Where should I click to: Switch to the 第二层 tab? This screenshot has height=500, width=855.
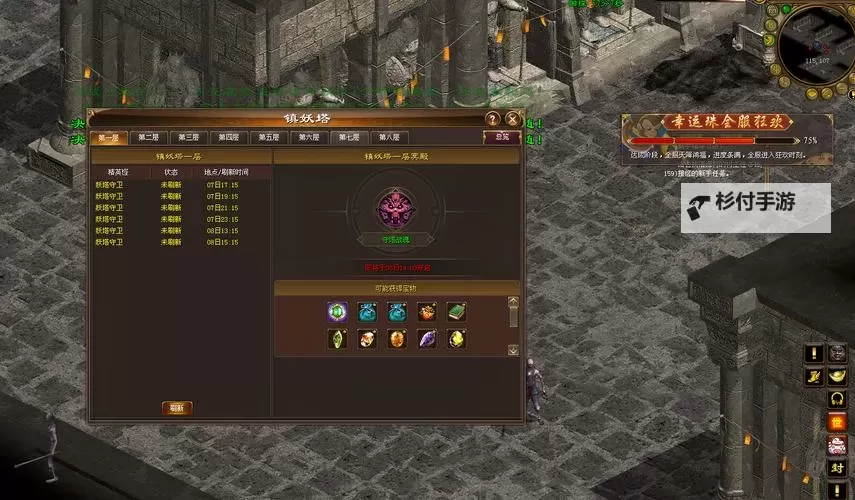[x=148, y=138]
